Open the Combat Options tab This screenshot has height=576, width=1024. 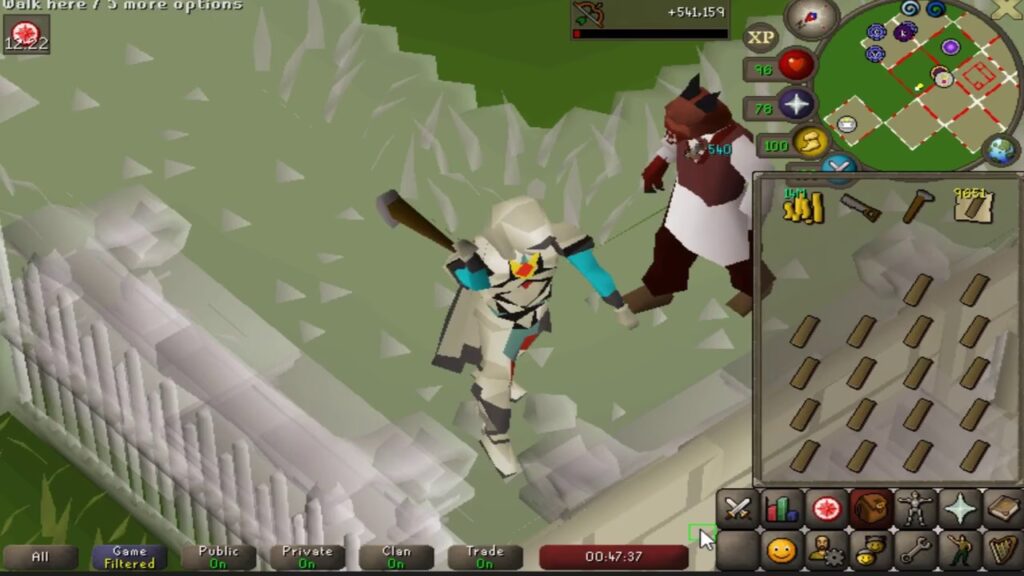pos(738,510)
